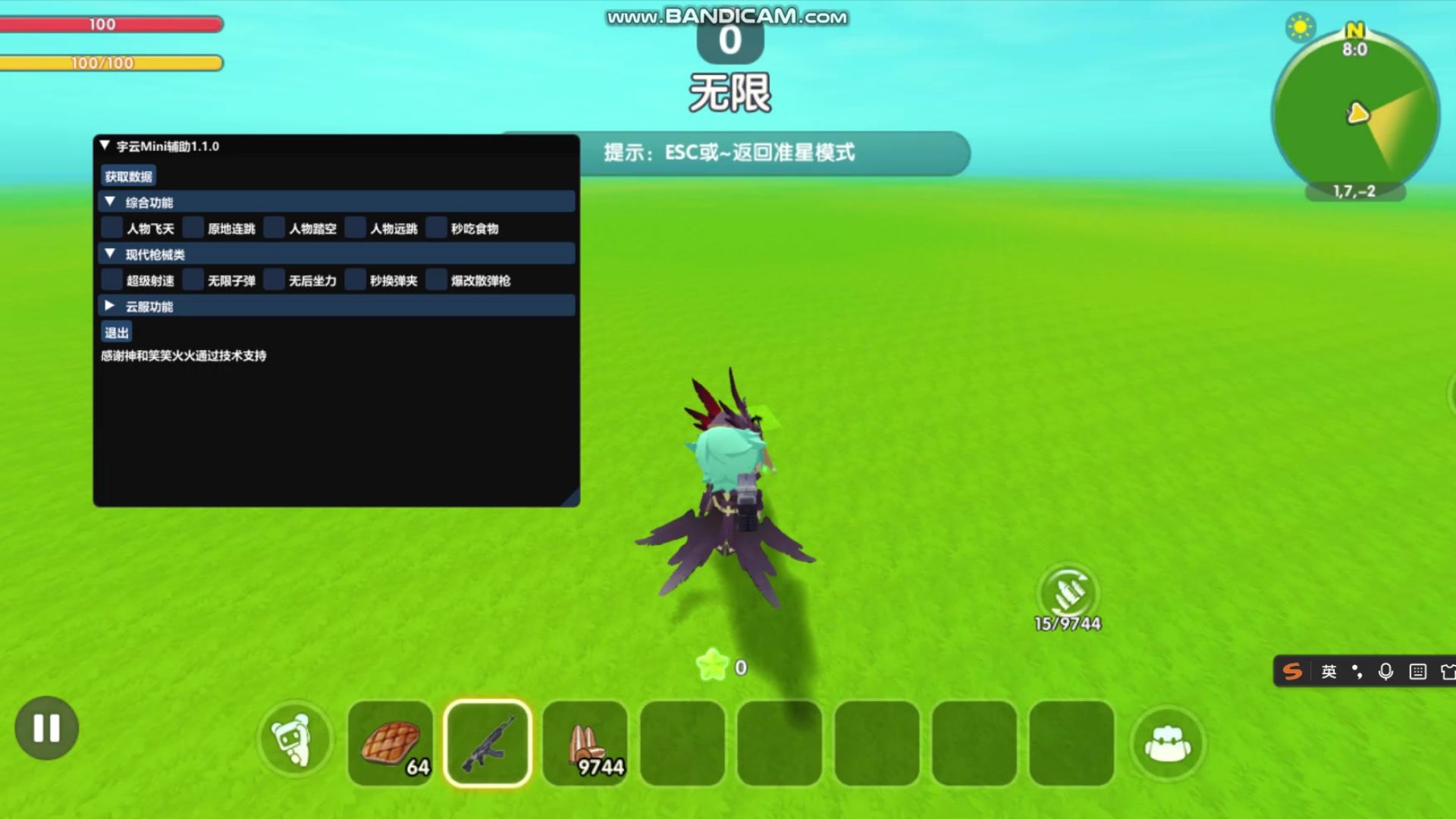Enable the 人物飞天 cheat checkbox

click(111, 228)
